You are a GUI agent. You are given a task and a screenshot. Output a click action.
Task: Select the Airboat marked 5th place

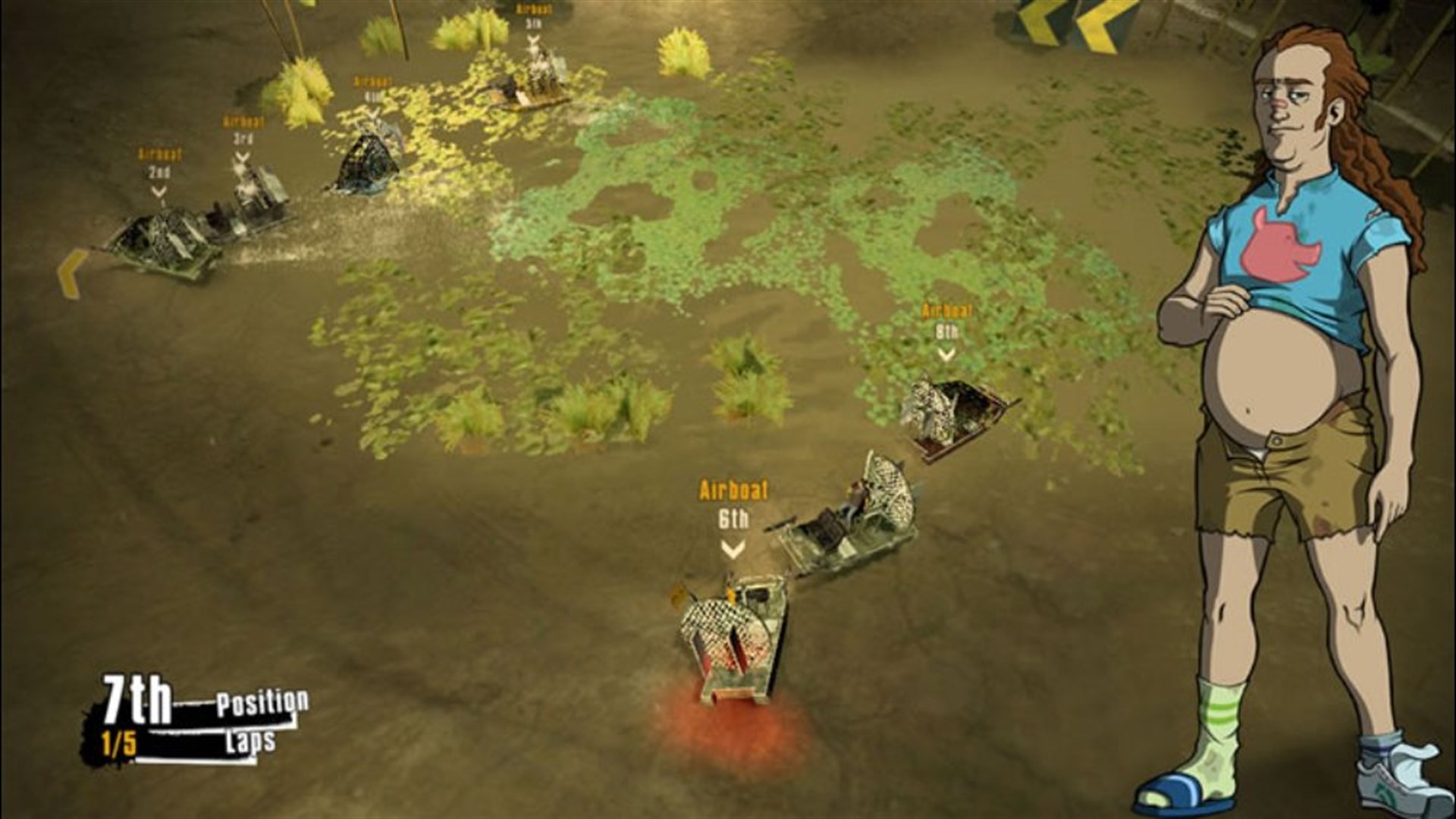point(531,83)
